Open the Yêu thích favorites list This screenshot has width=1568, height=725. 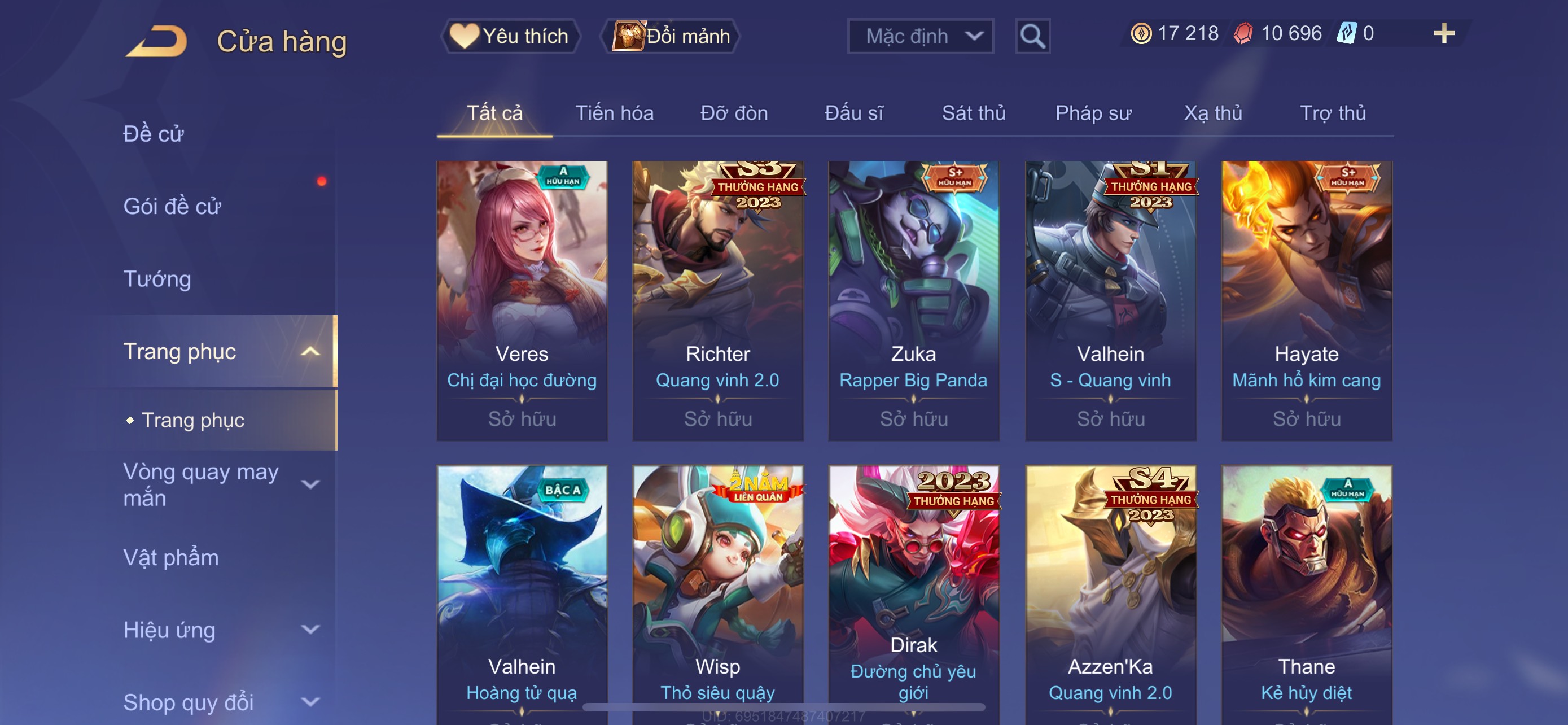pos(510,37)
